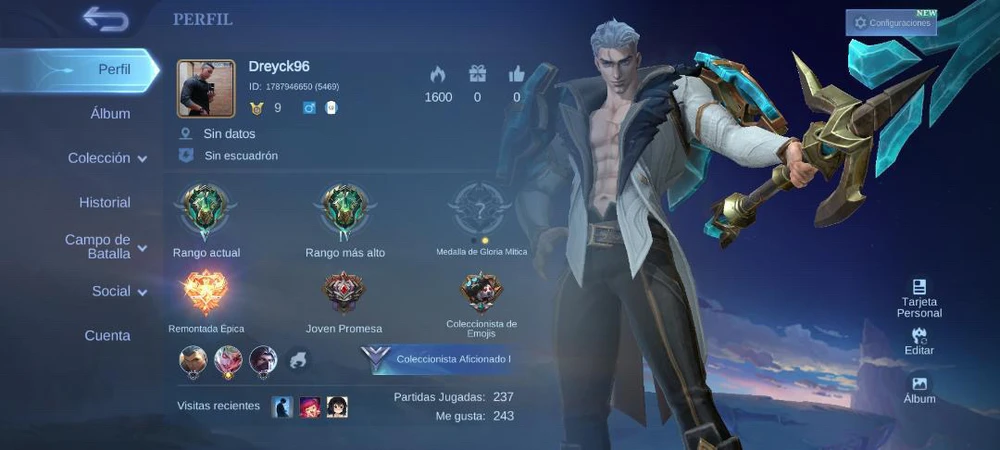This screenshot has height=450, width=1000.
Task: Open Medalla de Gloria Mítica medal
Action: (x=481, y=210)
